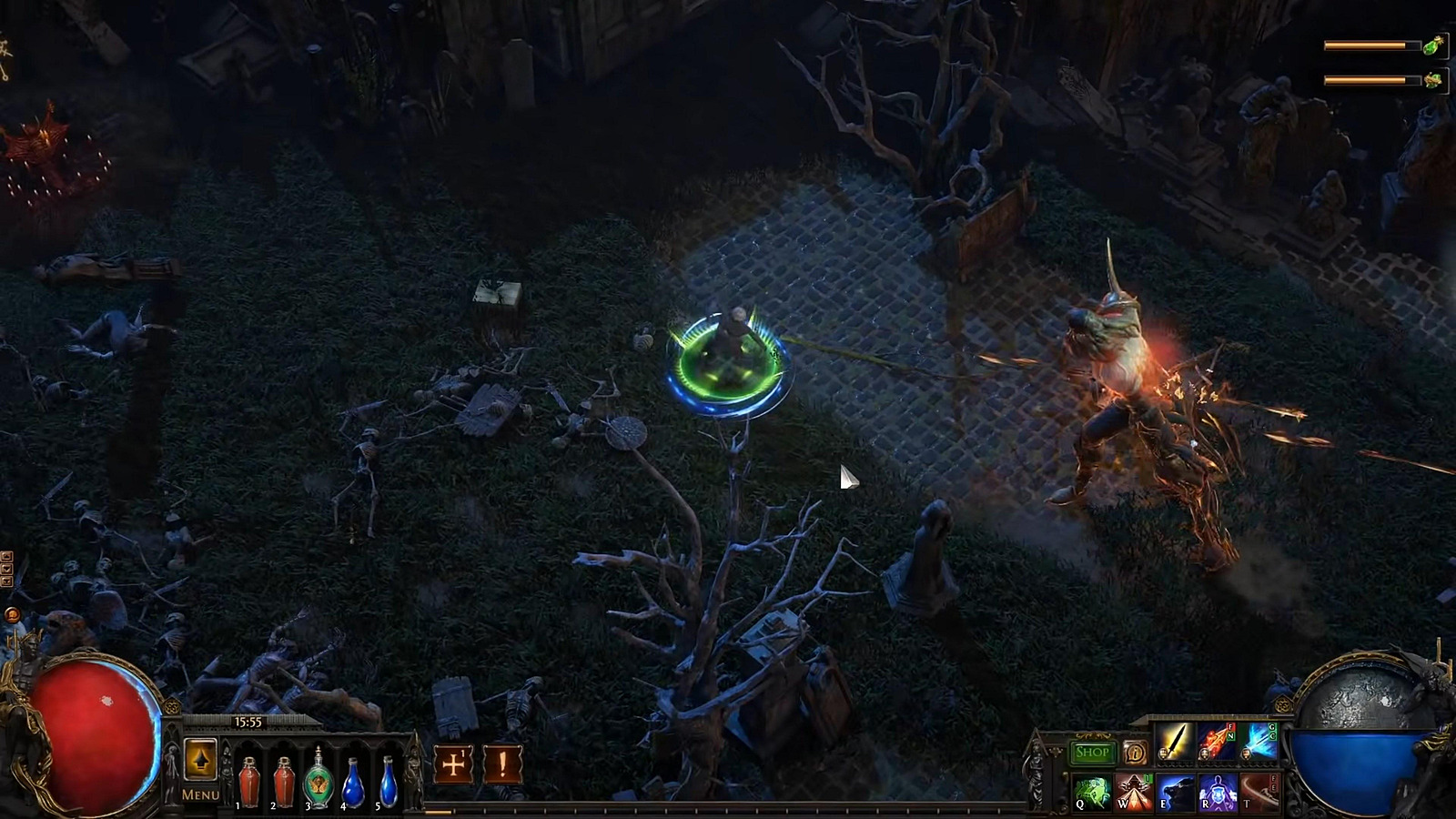Click the speech-bubble info icon

point(1135,753)
